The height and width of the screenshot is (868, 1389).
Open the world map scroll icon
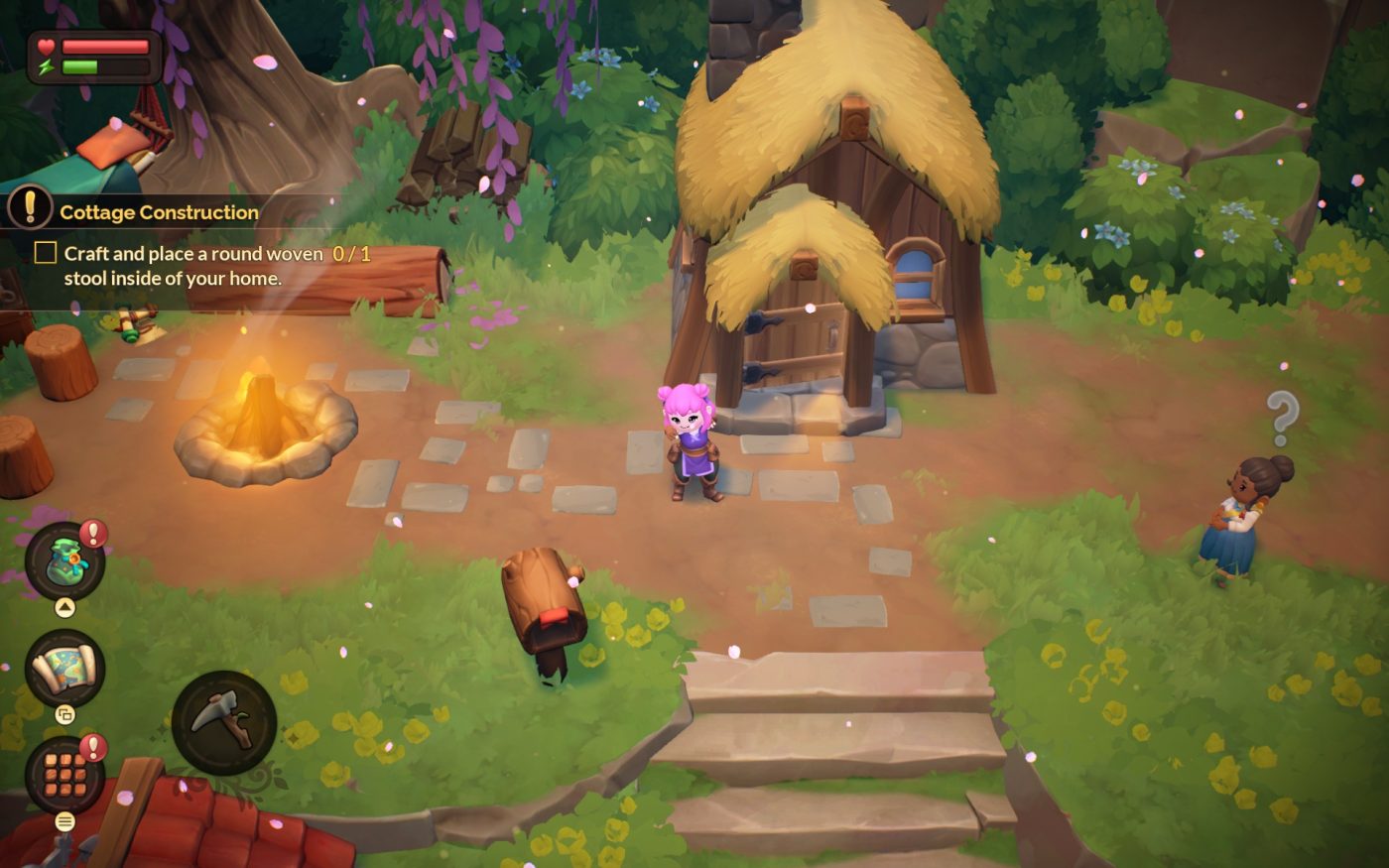coord(64,668)
